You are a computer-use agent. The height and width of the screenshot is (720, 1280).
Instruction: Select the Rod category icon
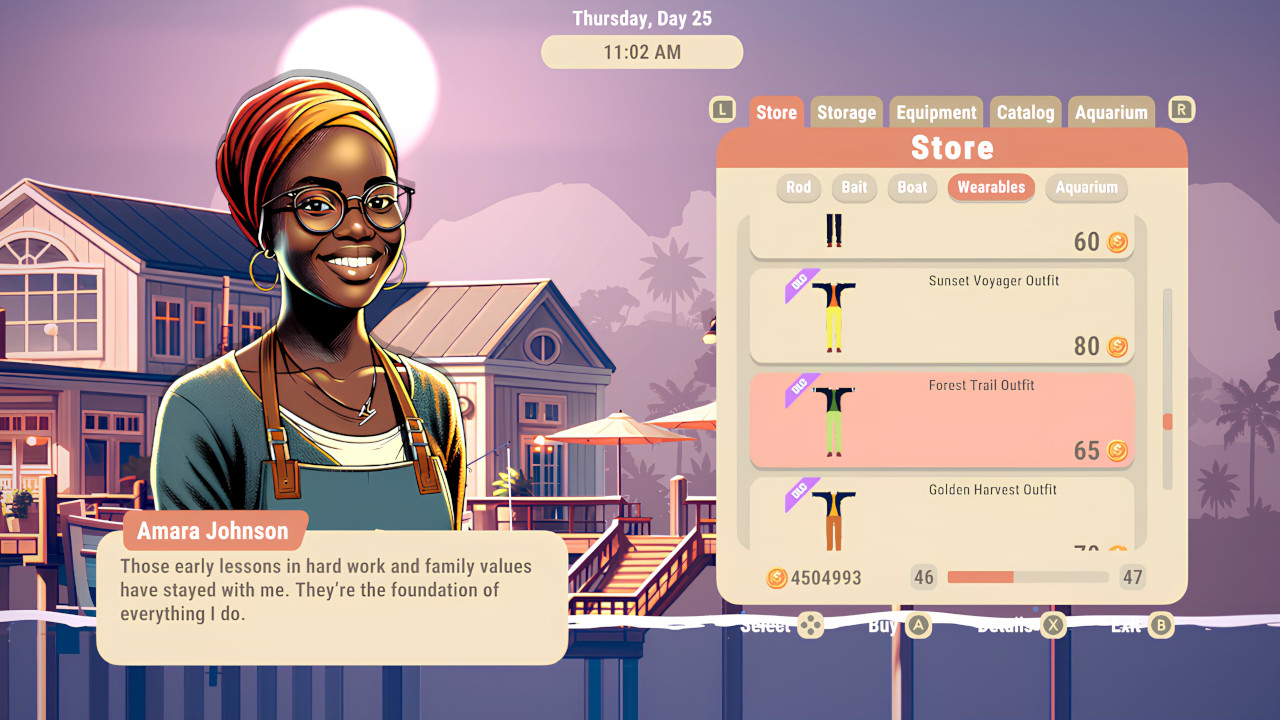(x=798, y=188)
